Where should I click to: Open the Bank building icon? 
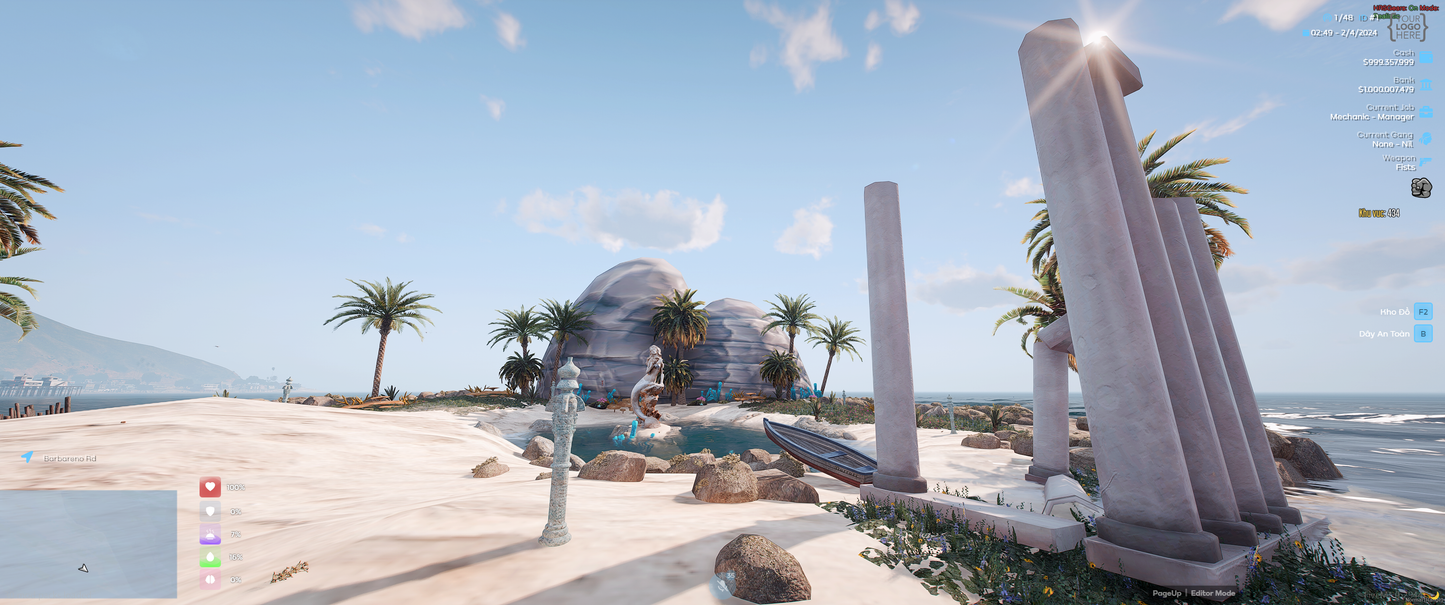1426,85
